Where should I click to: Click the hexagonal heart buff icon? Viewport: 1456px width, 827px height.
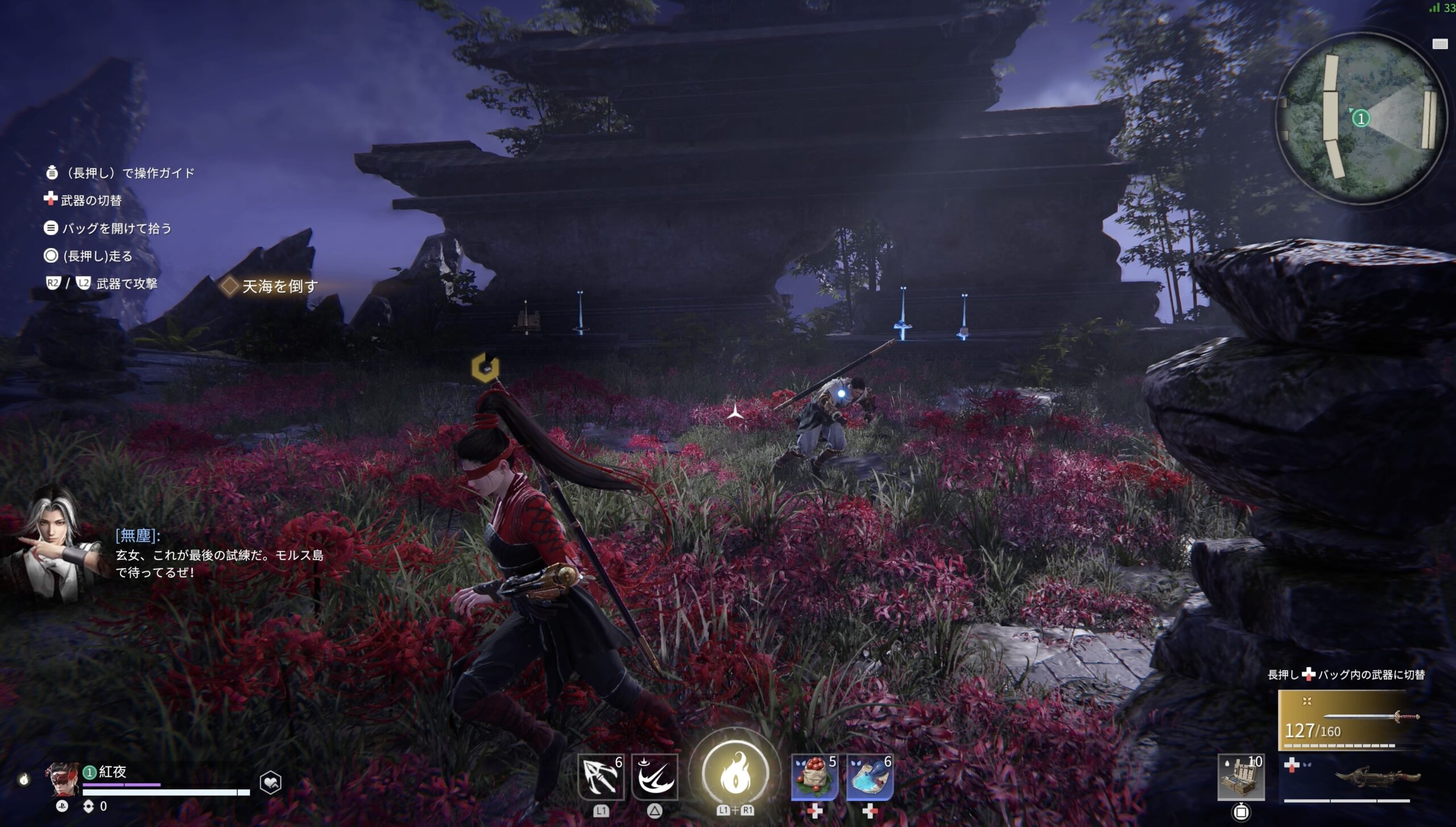271,783
